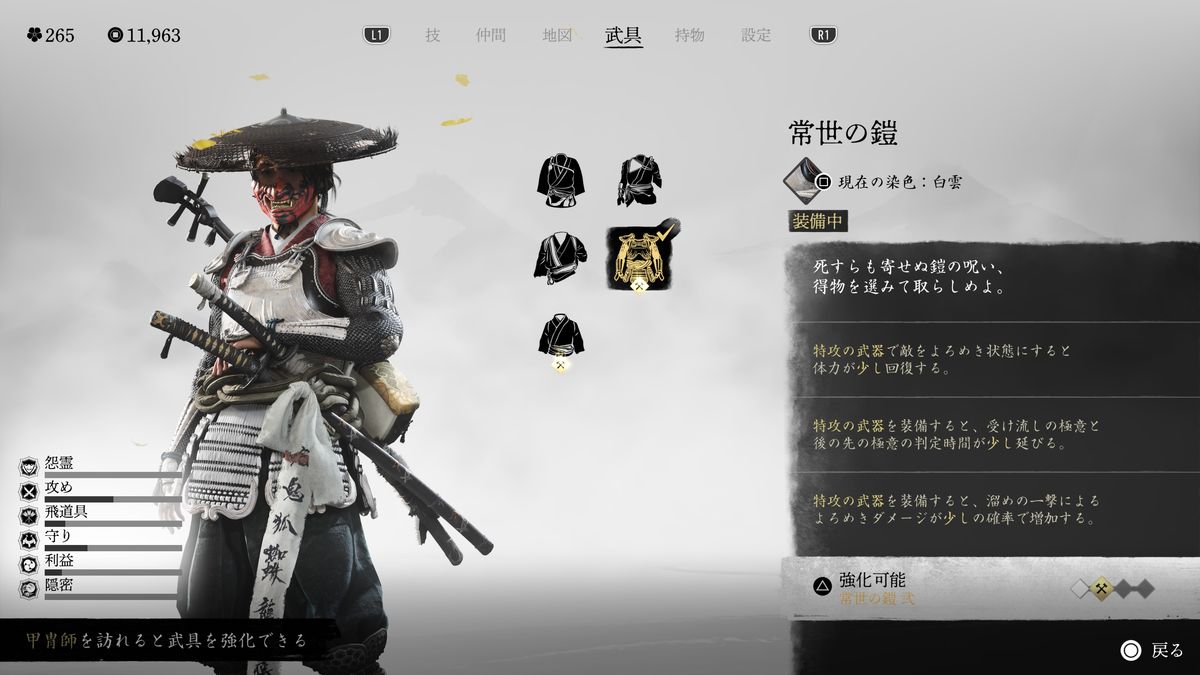This screenshot has width=1200, height=675.
Task: Choose the one-sleeved armored outfit icon
Action: 640,181
